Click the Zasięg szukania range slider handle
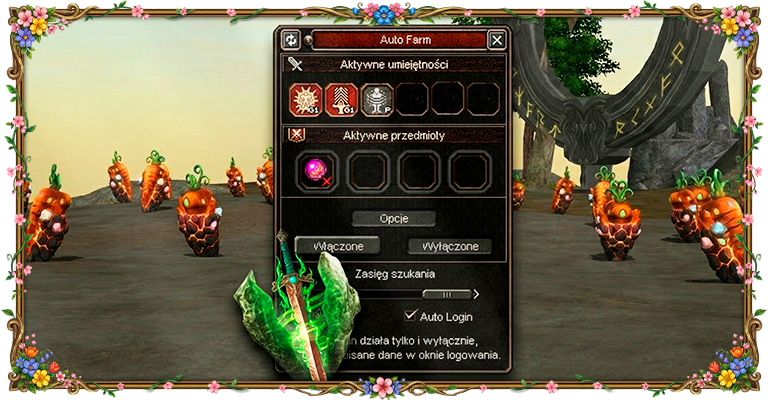768x404 pixels. point(446,295)
